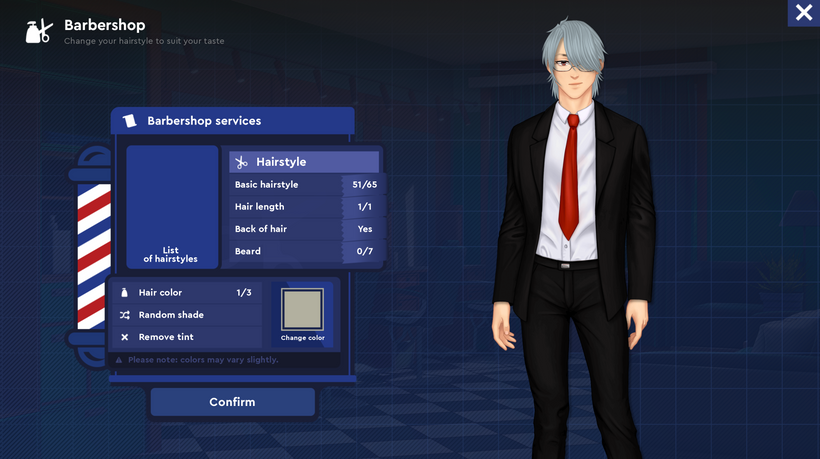This screenshot has width=820, height=459.
Task: Close the Barbershop screen
Action: point(804,13)
